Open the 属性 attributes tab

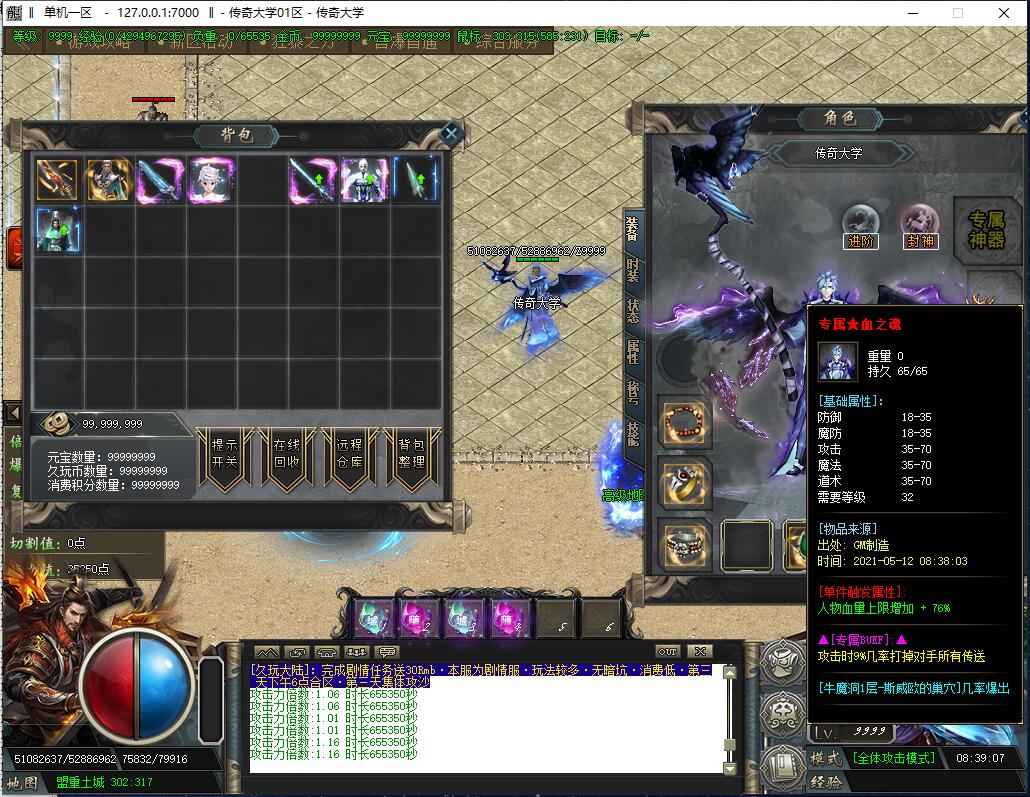(x=633, y=350)
